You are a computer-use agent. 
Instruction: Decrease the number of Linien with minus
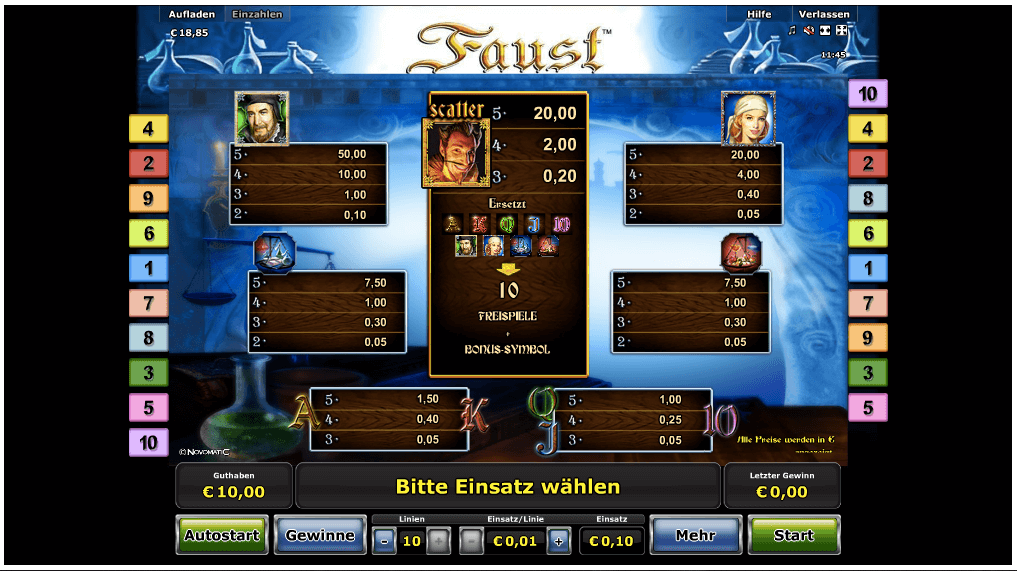384,541
